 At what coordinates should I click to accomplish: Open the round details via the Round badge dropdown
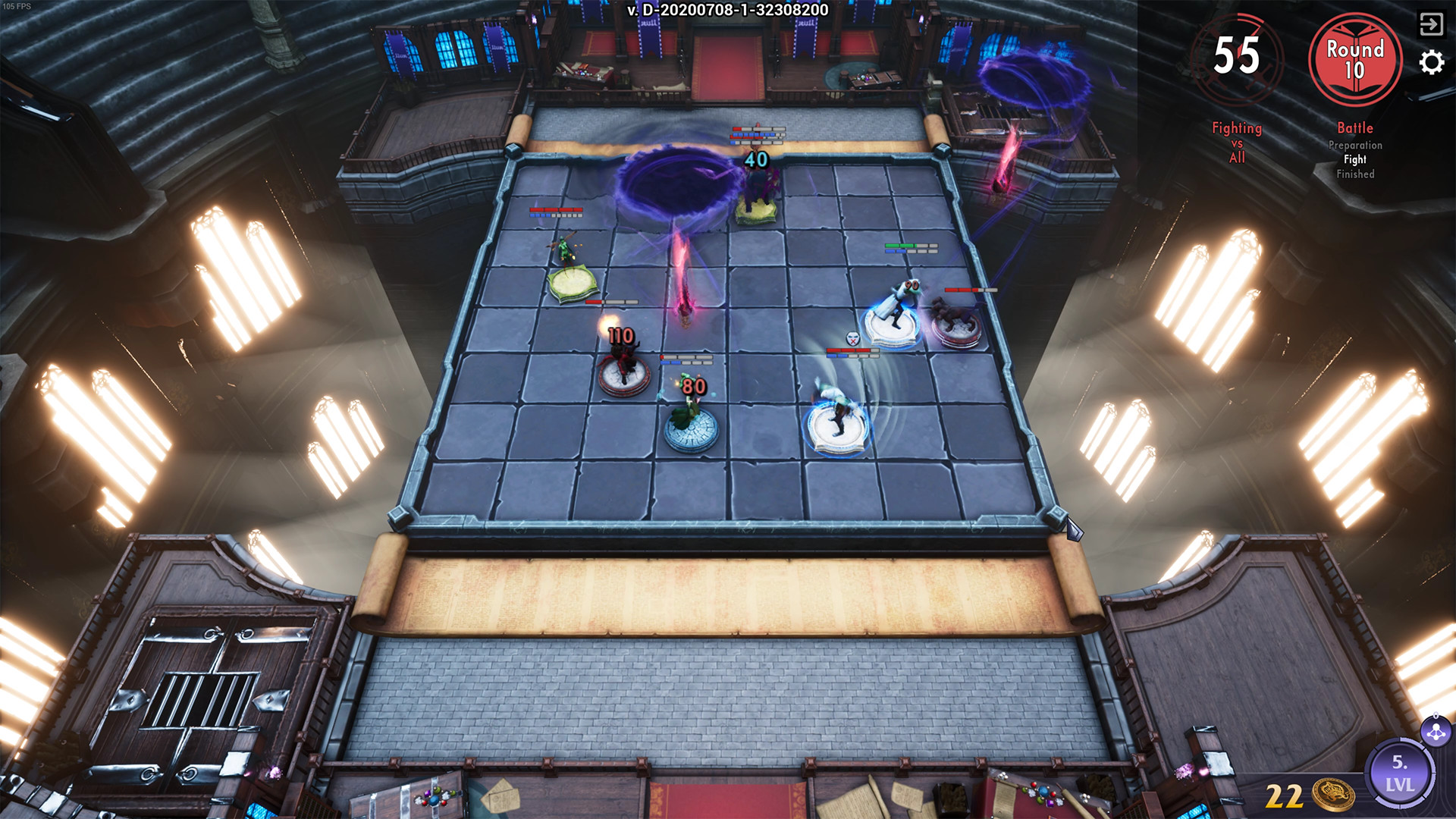point(1357,61)
